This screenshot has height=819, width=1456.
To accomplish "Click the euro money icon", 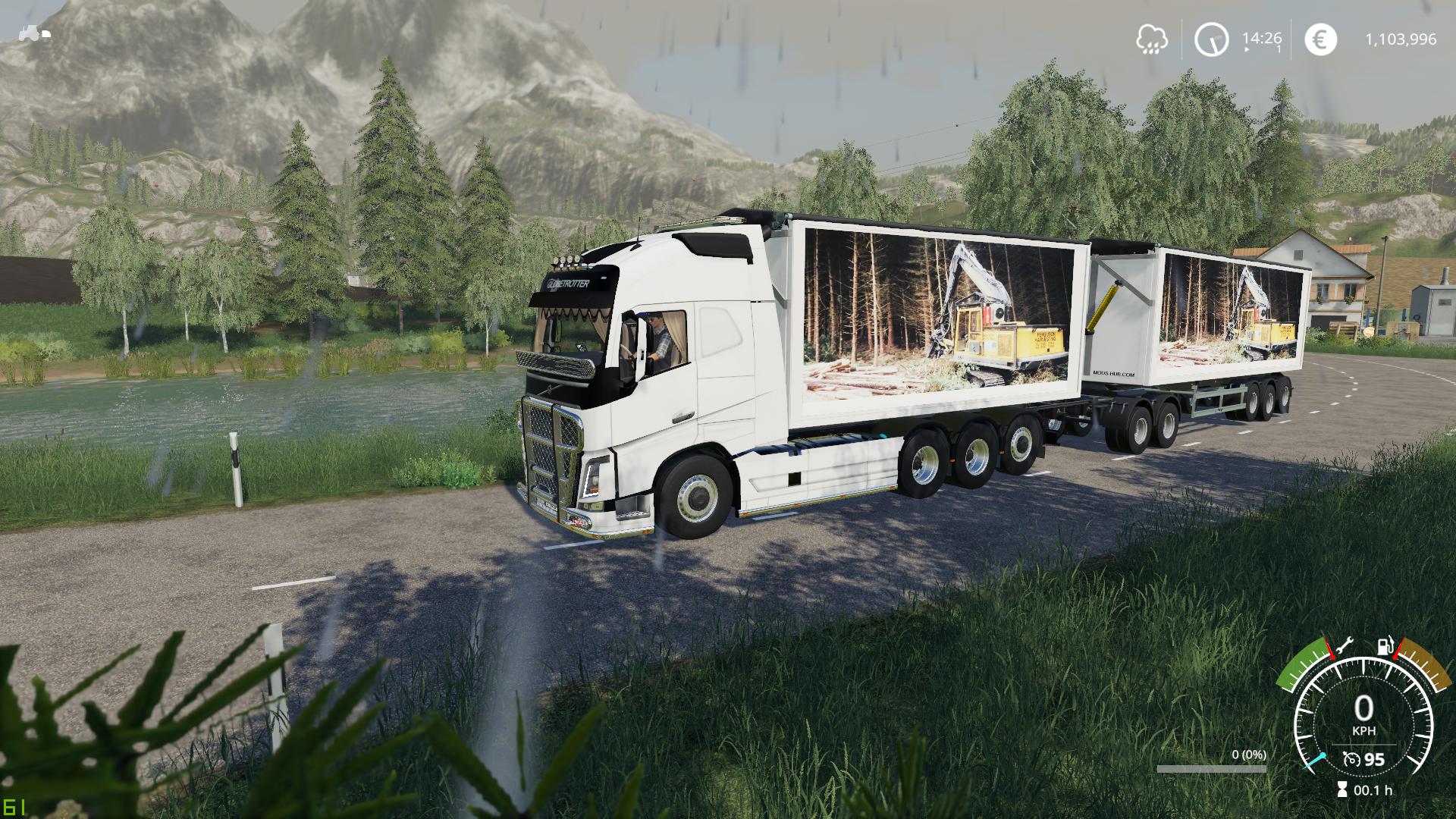I will click(1320, 39).
